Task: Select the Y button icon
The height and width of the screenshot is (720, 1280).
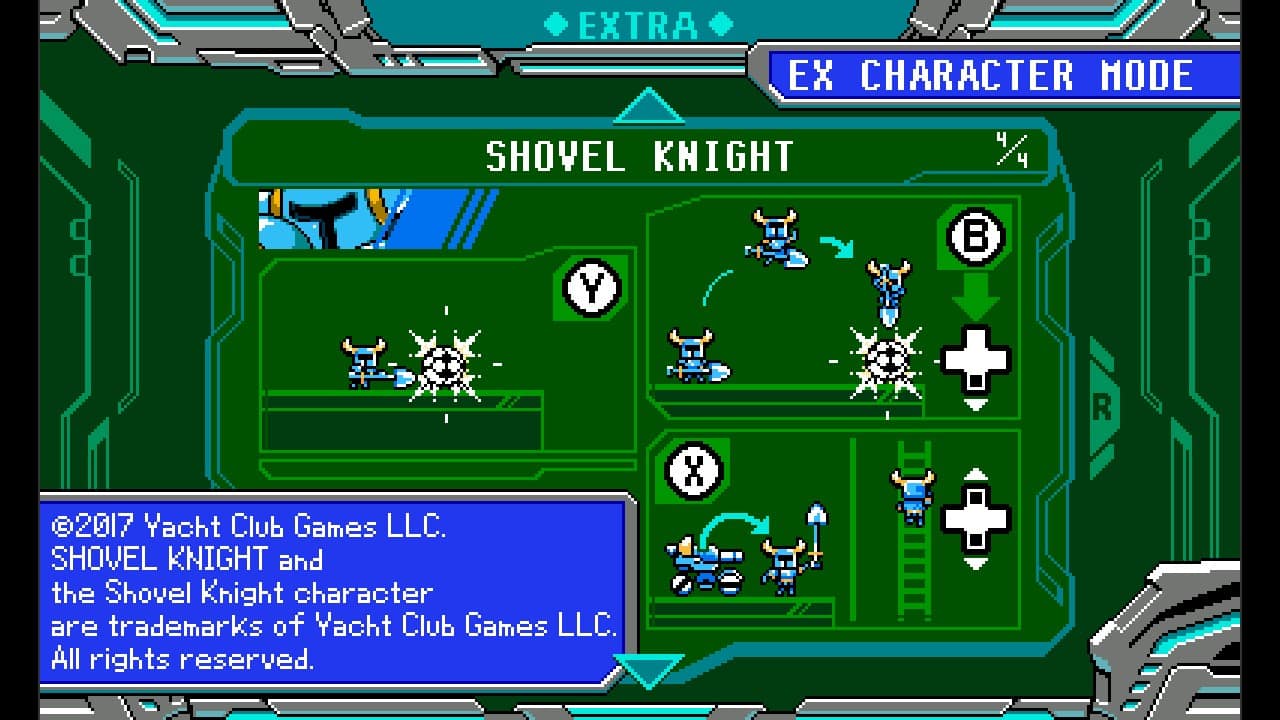Action: (x=591, y=290)
